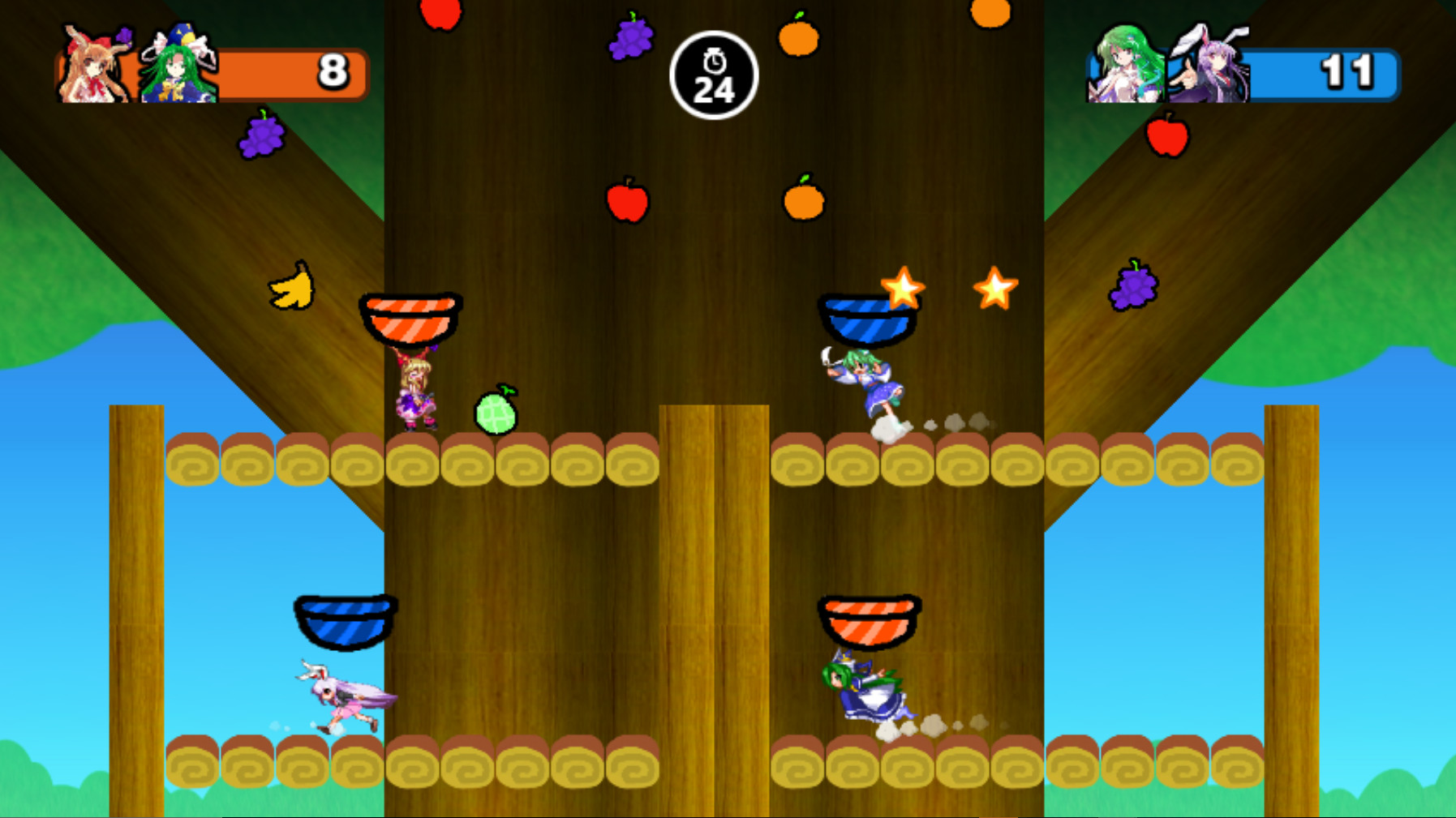Screen dimensions: 1456x818
Task: Click the grapes near the right branch
Action: coord(1132,288)
